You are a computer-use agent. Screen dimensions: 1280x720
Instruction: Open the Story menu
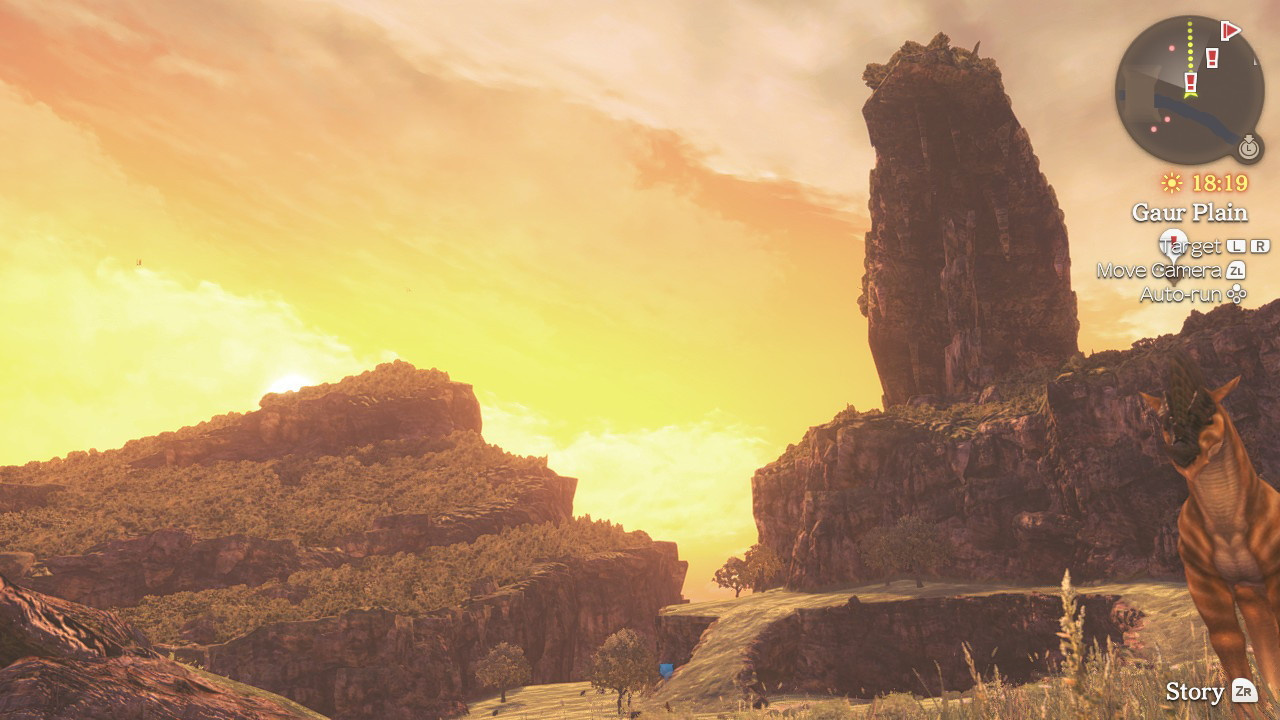coord(1196,691)
